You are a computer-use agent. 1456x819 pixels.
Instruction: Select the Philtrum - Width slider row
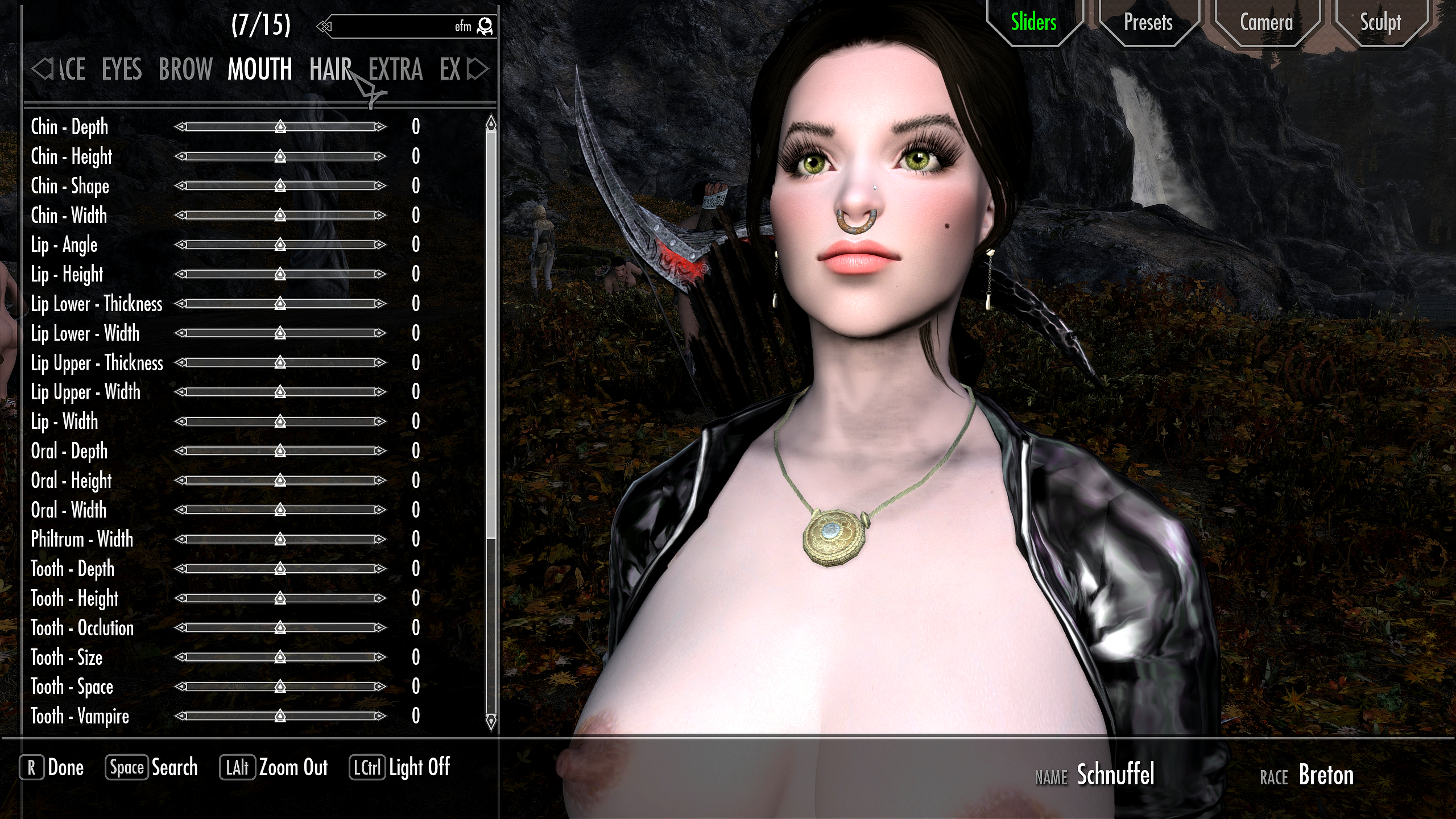(x=82, y=539)
